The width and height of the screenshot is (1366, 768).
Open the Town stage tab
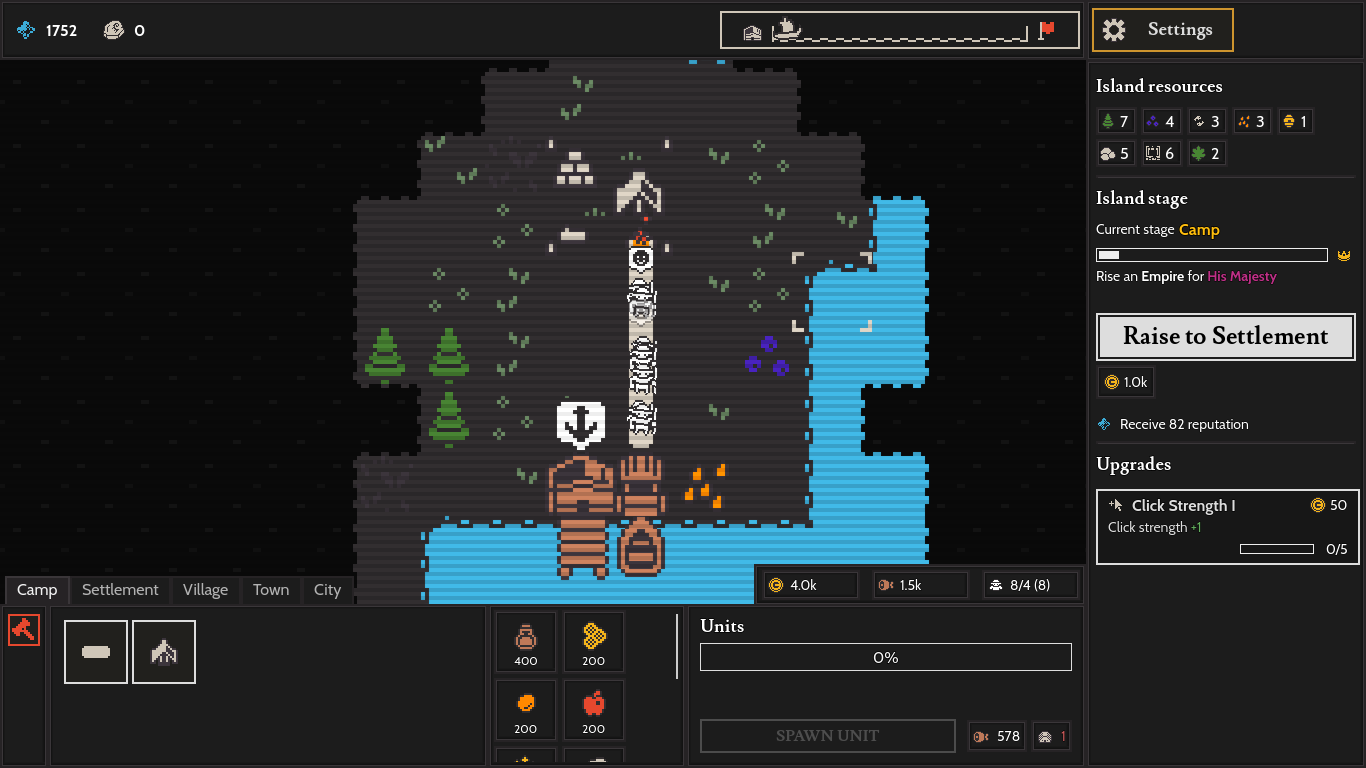point(270,590)
